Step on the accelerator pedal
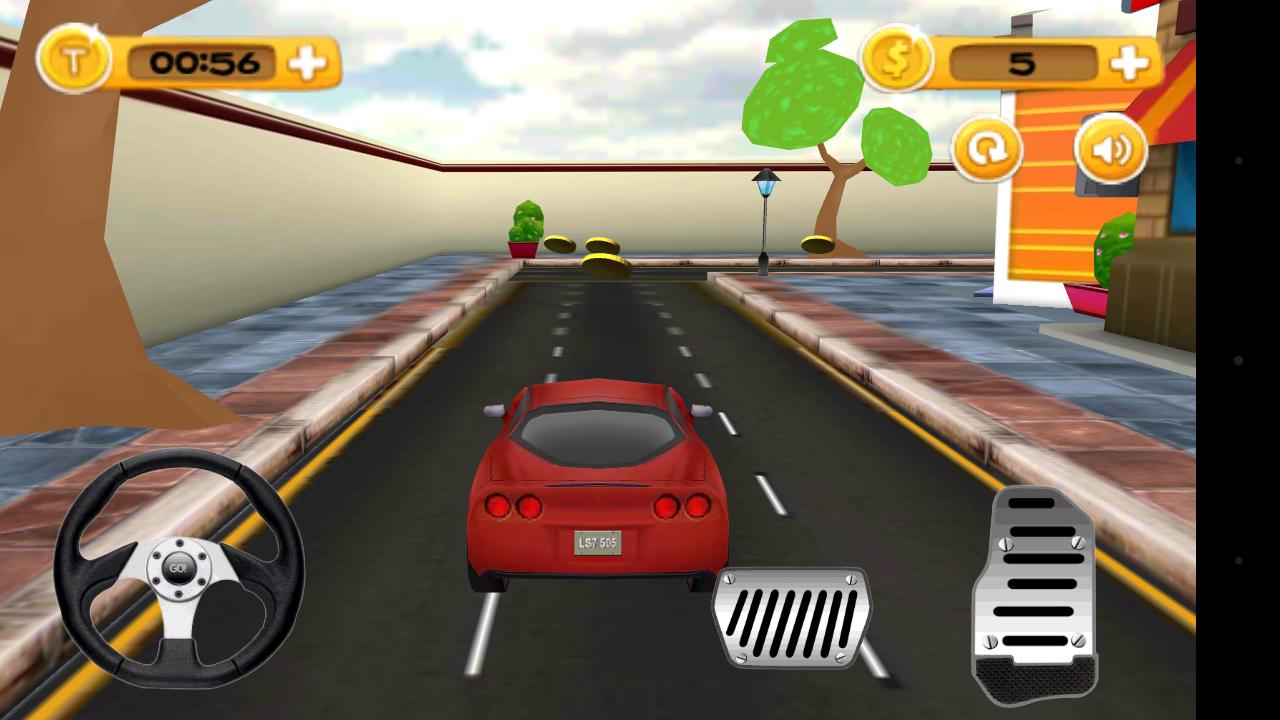Image resolution: width=1280 pixels, height=720 pixels. (x=1035, y=595)
